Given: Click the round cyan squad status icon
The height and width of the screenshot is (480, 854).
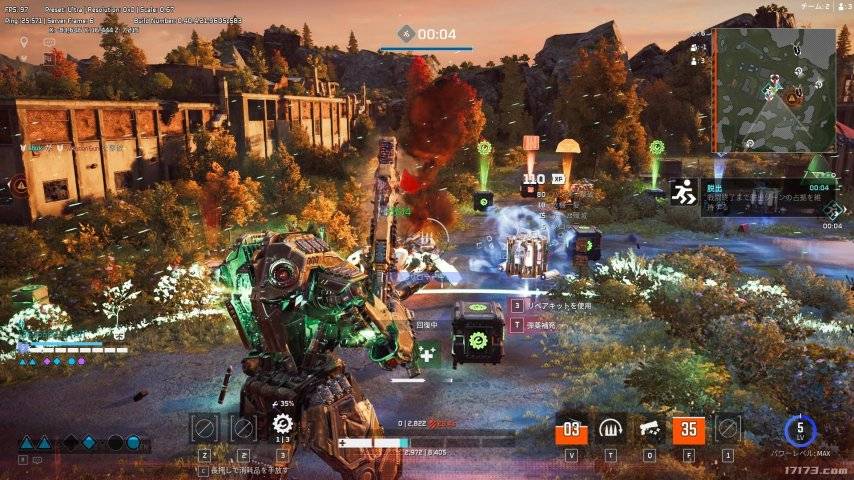Looking at the screenshot, I should pyautogui.click(x=133, y=443).
